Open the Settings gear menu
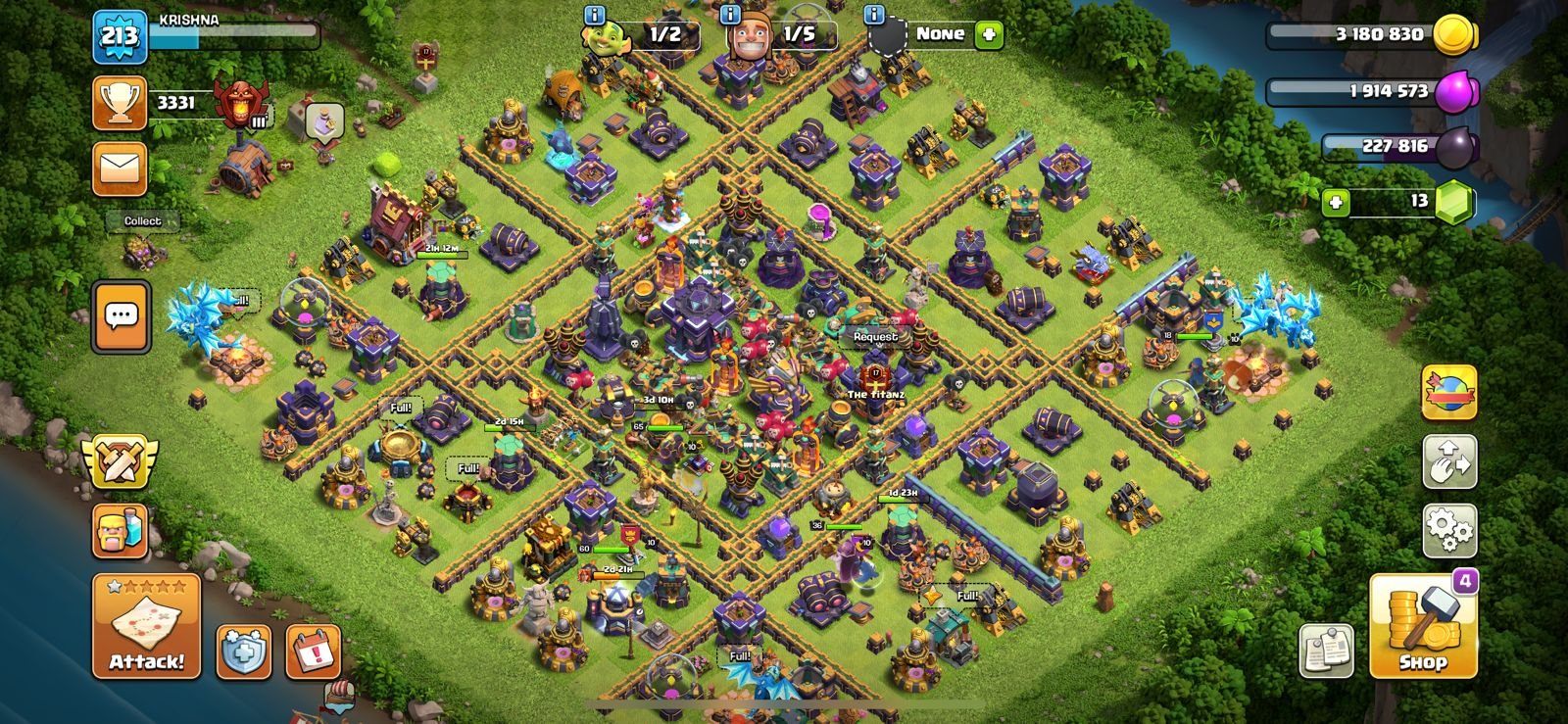This screenshot has width=1568, height=724. point(1449,531)
